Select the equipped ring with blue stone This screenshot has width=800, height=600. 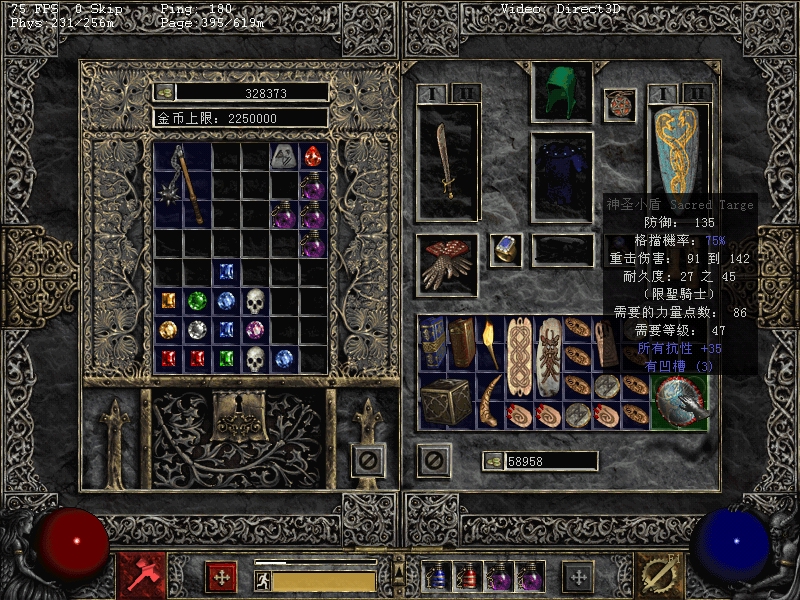(x=505, y=250)
